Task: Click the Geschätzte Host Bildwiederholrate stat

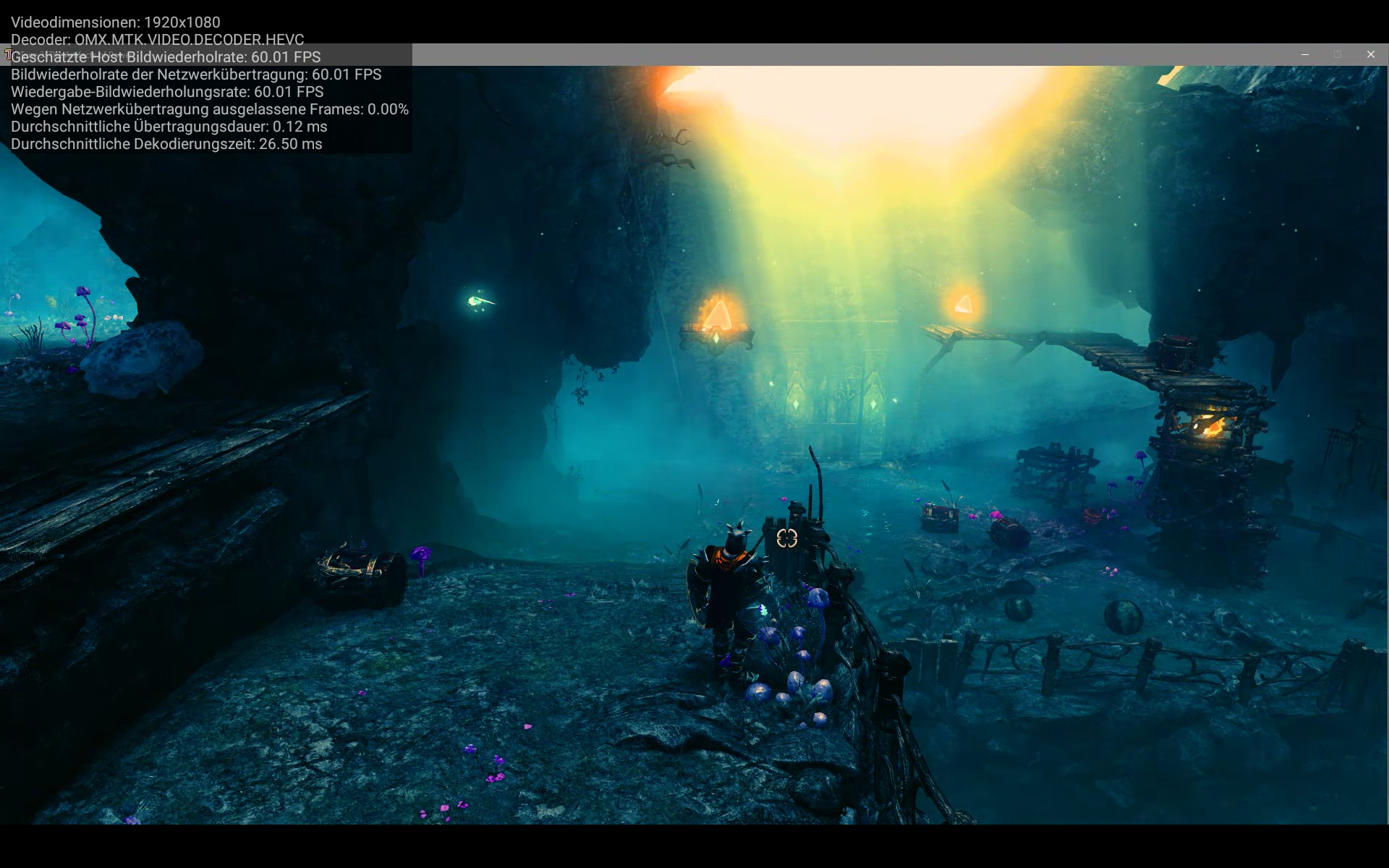Action: 165,57
